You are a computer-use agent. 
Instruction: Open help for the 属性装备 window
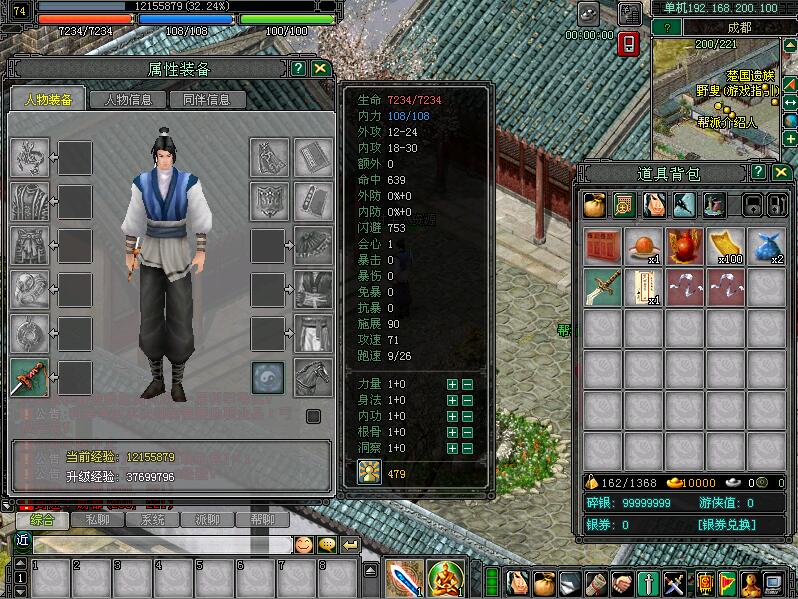[x=298, y=69]
